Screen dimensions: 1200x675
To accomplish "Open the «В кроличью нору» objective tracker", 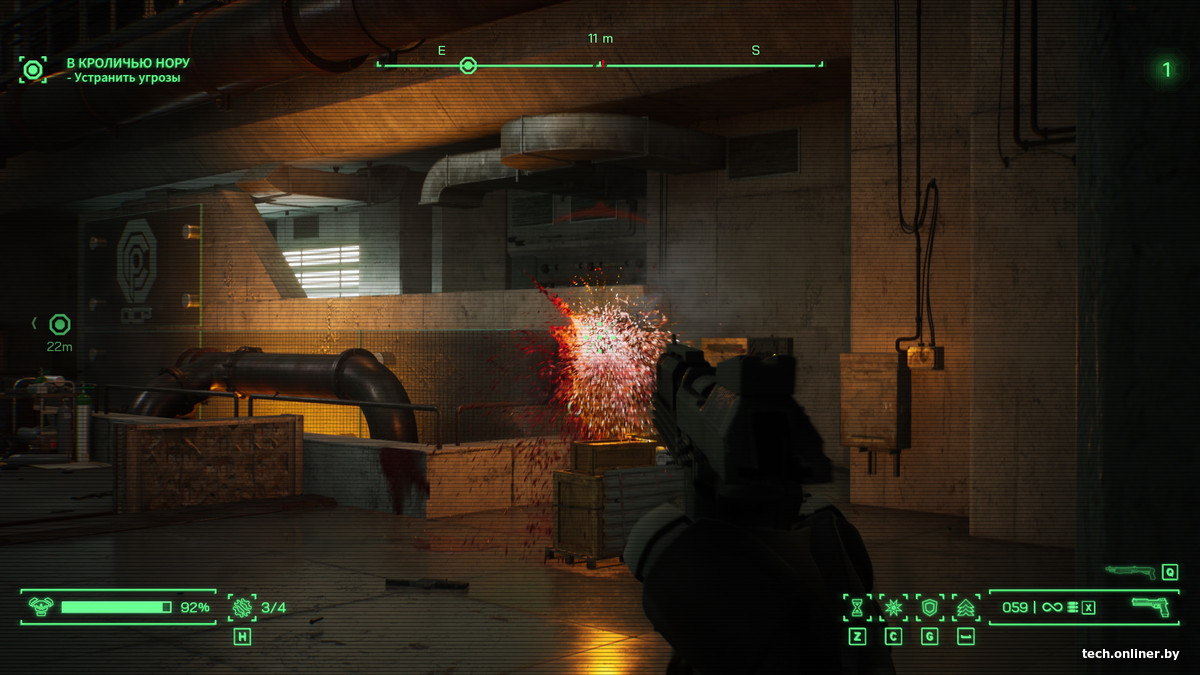I will point(127,63).
